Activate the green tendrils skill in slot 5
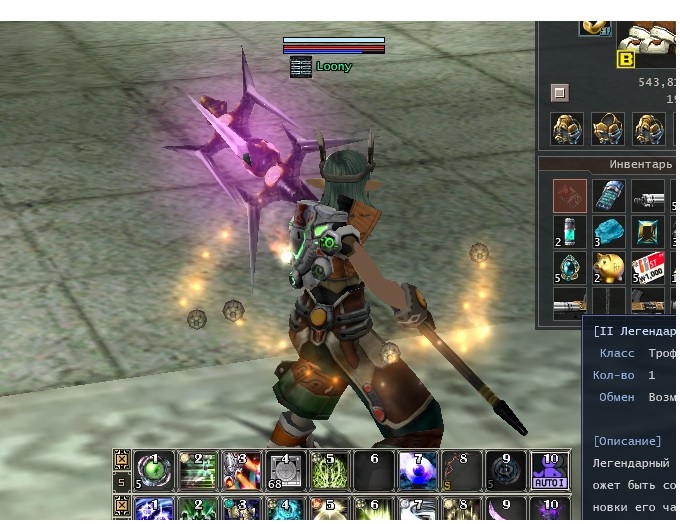The width and height of the screenshot is (680, 524). point(330,469)
